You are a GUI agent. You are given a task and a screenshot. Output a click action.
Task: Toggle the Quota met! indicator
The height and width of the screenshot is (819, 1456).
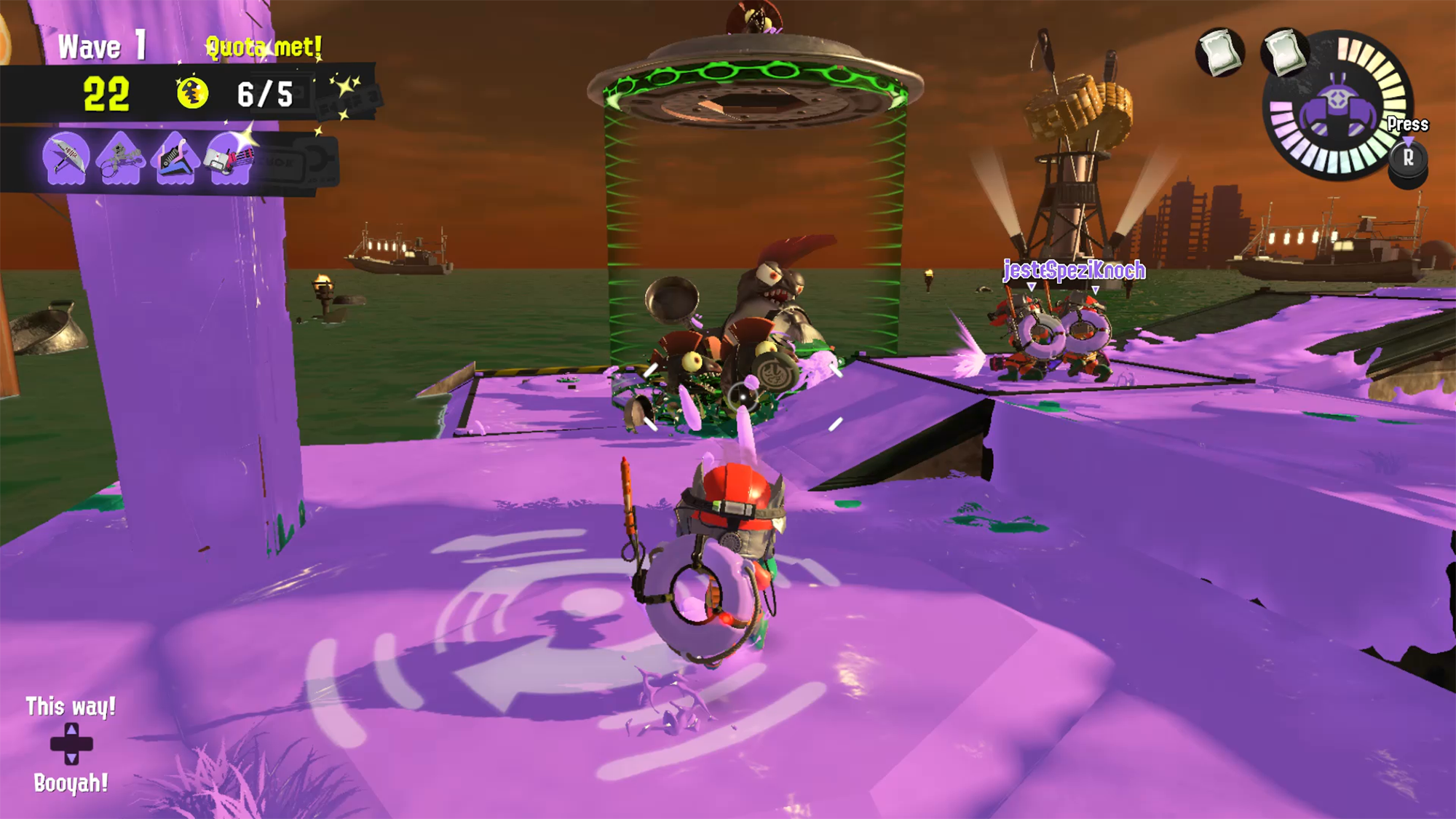(x=263, y=45)
